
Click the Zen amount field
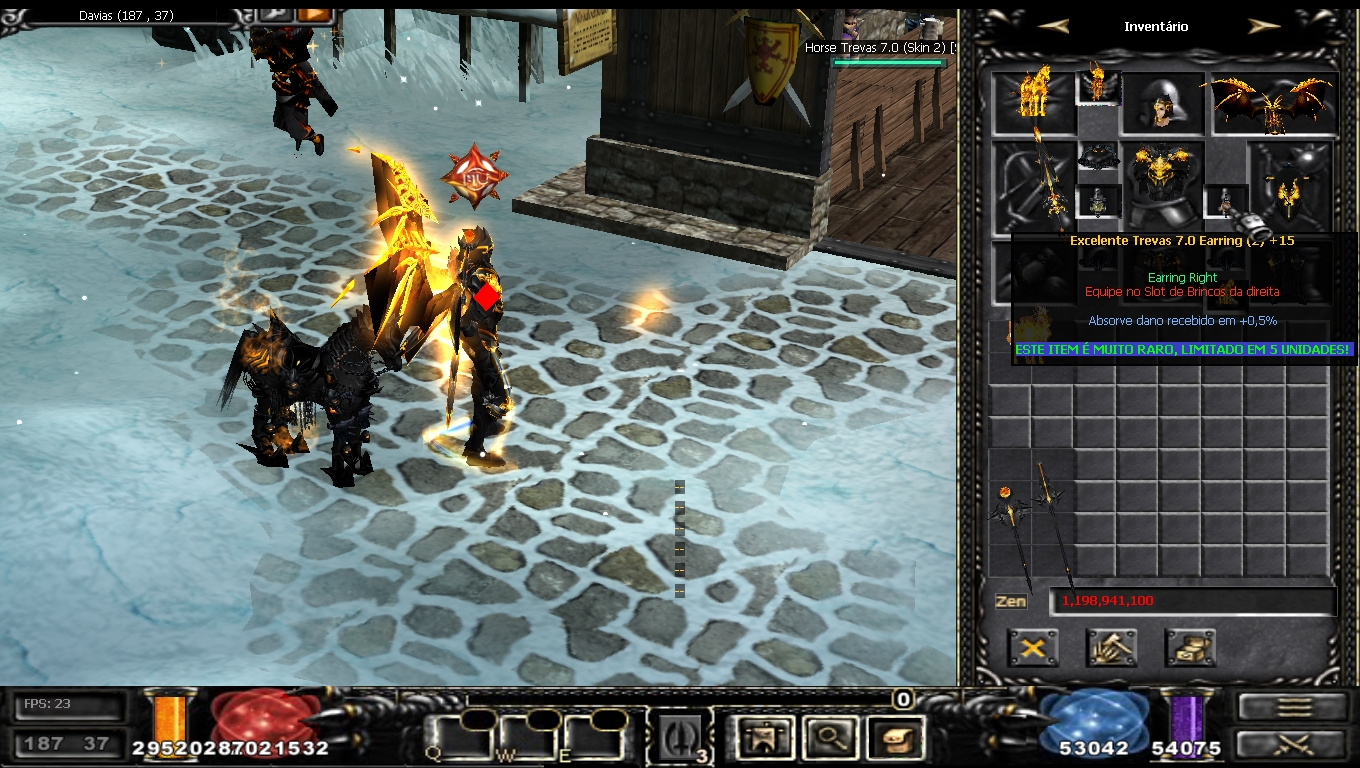1192,601
